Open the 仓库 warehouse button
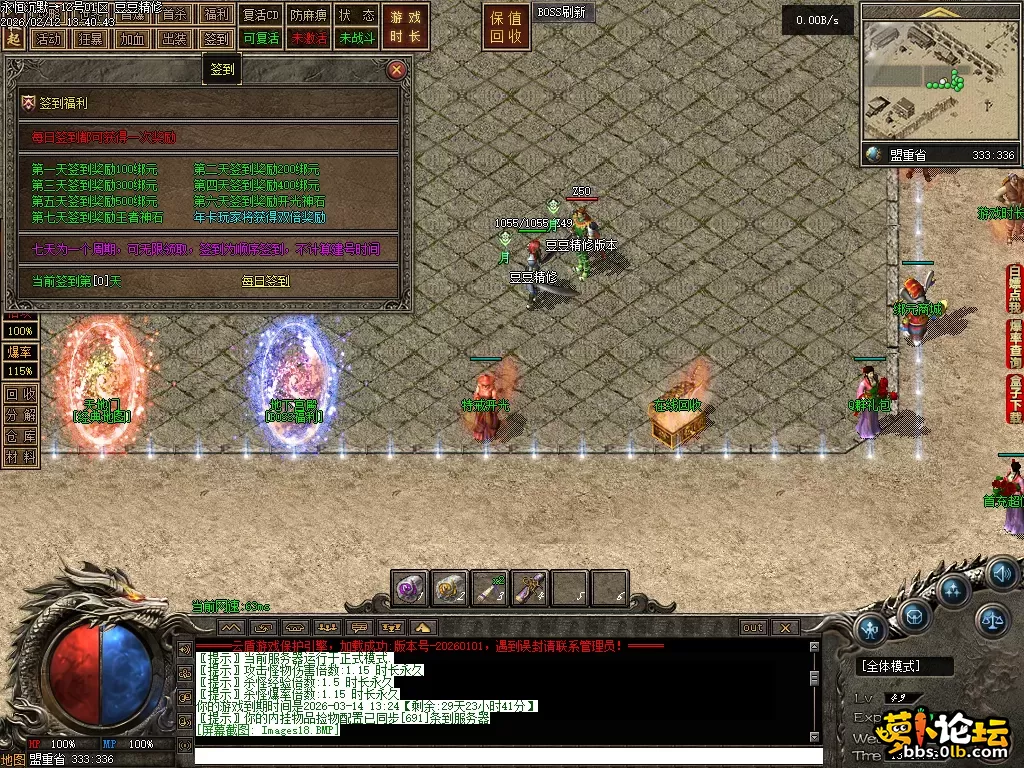1024x768 pixels. pyautogui.click(x=21, y=435)
